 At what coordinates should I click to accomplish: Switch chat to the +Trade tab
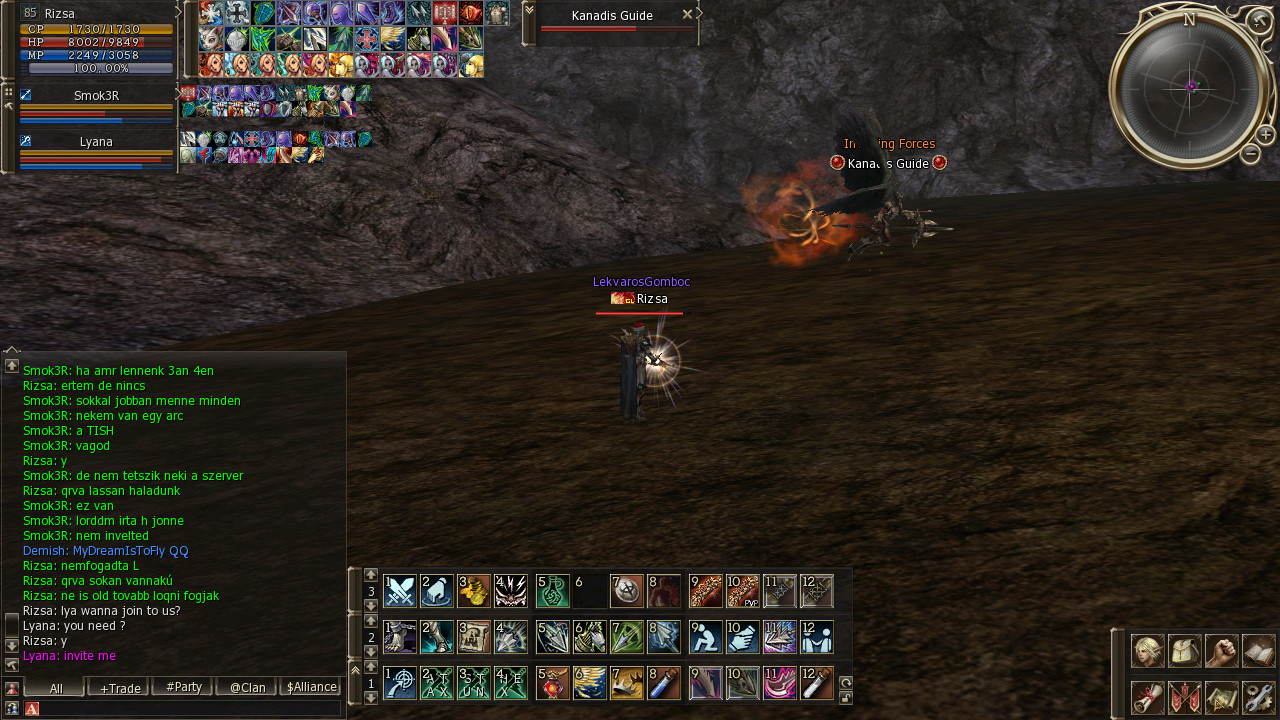coord(118,688)
